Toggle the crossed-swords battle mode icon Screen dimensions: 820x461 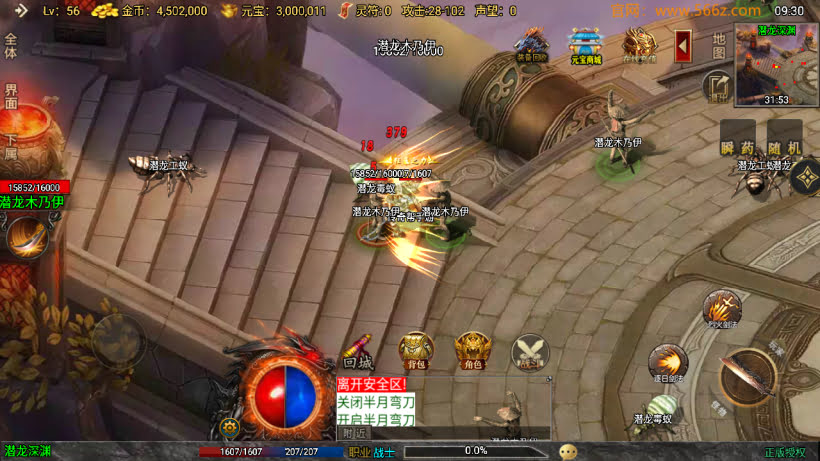[530, 352]
